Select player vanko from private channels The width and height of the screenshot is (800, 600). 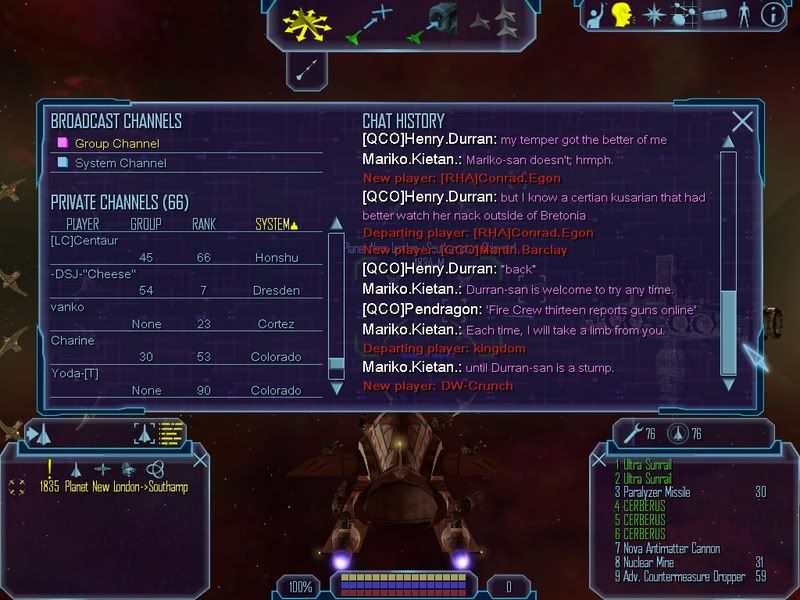tap(68, 307)
